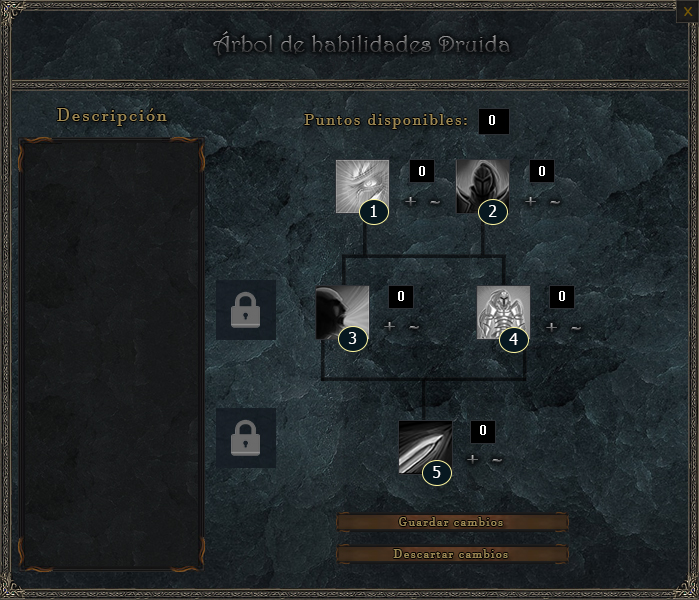Choose skill 4 with the armored figure
Screen dimensions: 699x600
click(503, 312)
